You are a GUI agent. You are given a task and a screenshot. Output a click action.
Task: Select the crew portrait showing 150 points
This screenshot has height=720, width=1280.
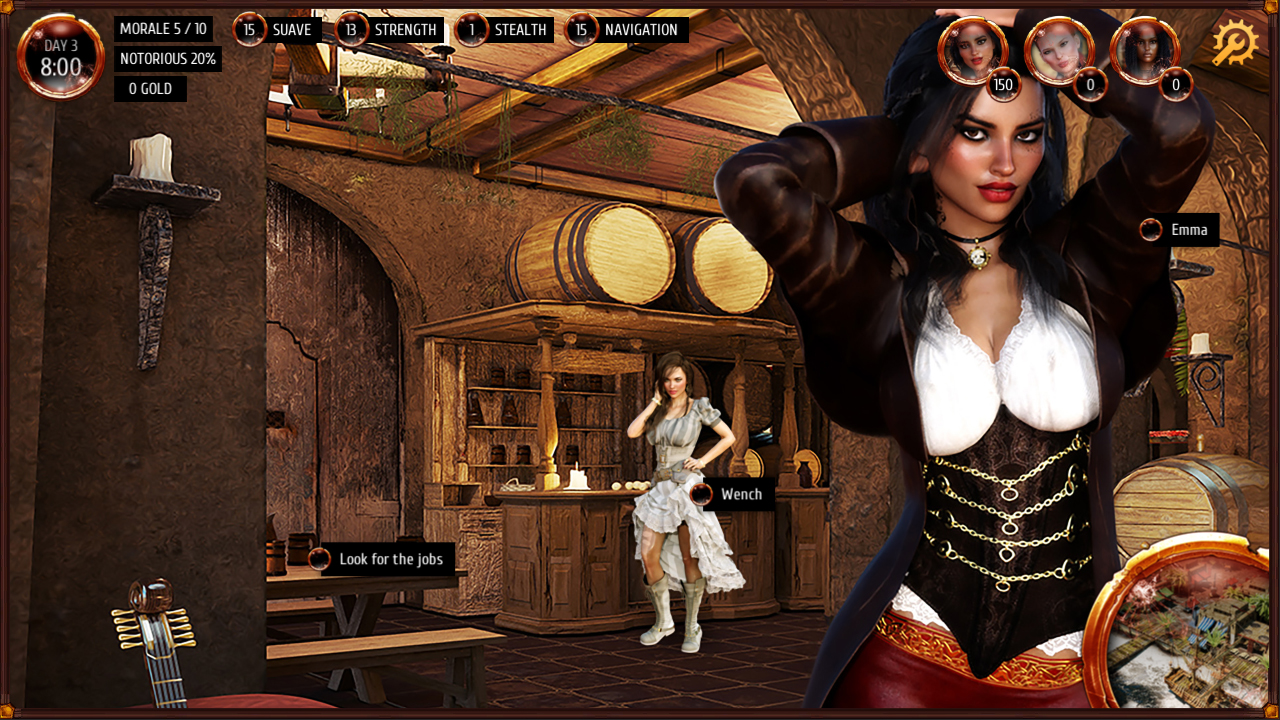(x=971, y=50)
